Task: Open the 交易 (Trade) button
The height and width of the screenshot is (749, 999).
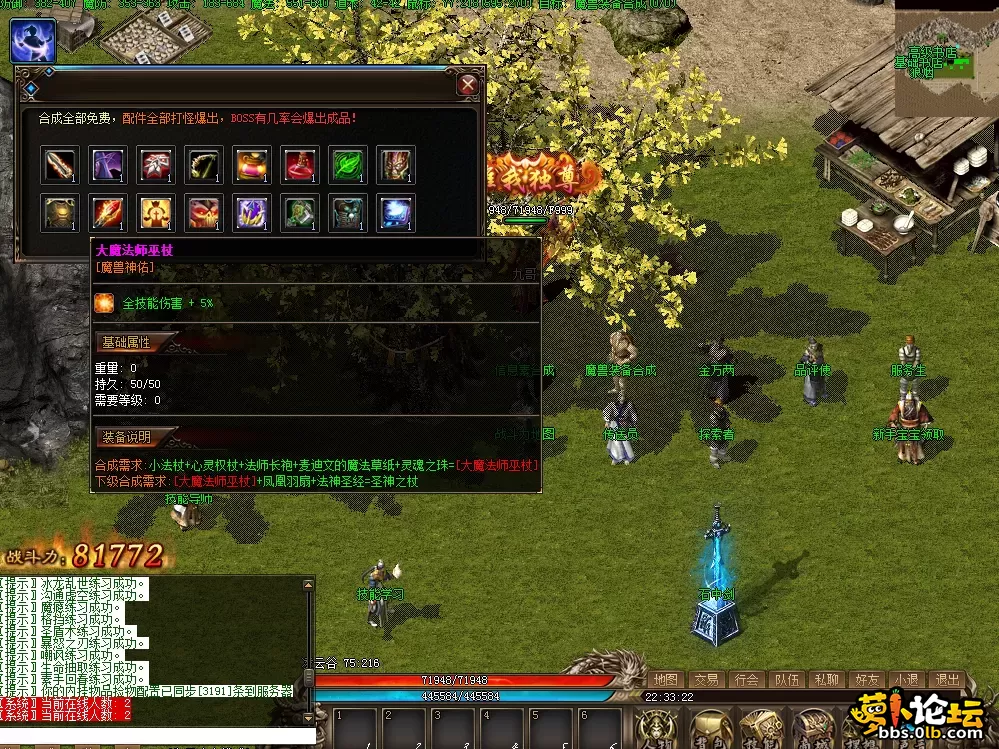Action: click(706, 680)
